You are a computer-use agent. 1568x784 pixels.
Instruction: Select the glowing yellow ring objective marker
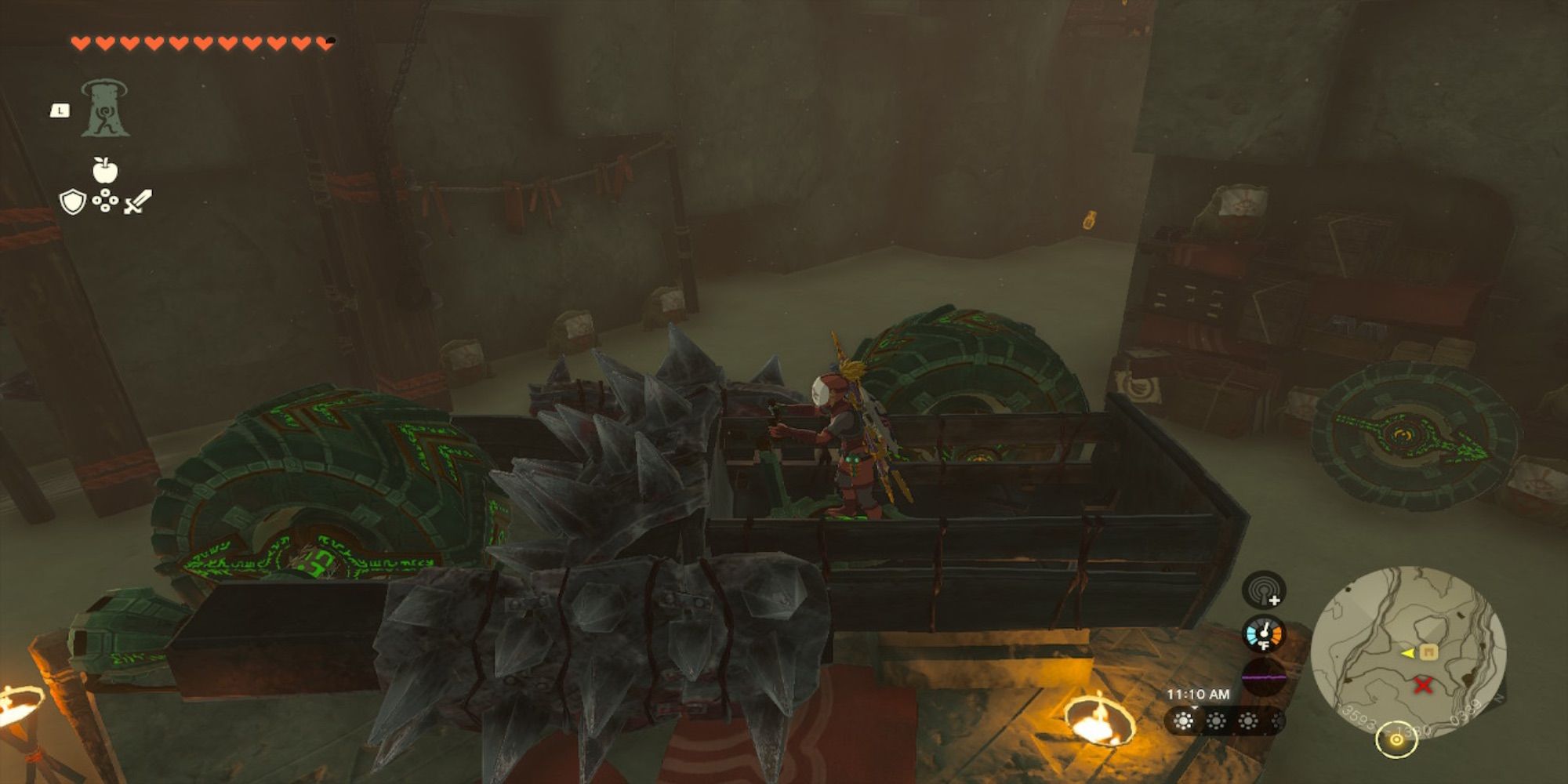(1396, 740)
